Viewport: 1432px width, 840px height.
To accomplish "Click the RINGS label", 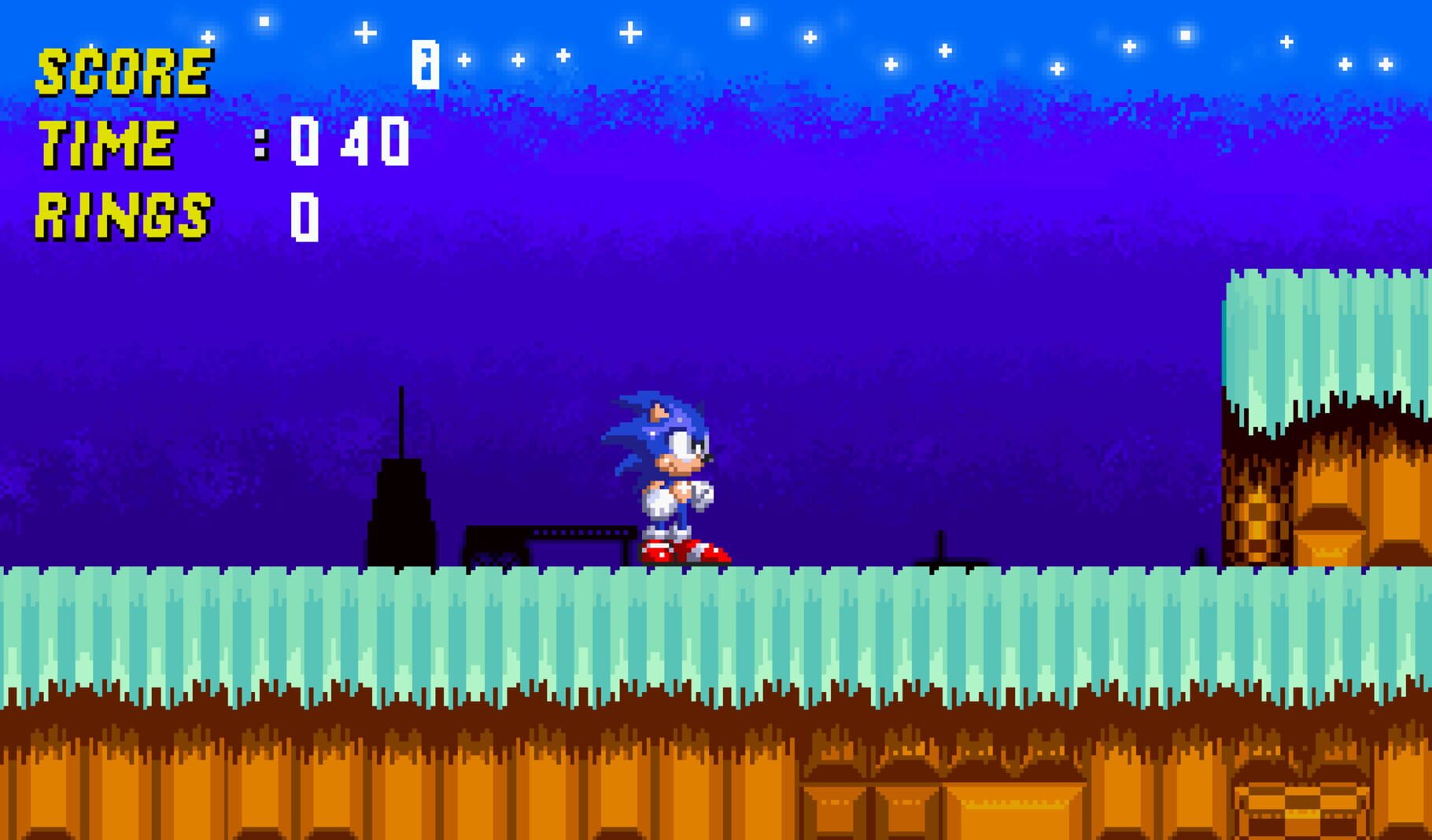I will click(x=124, y=212).
